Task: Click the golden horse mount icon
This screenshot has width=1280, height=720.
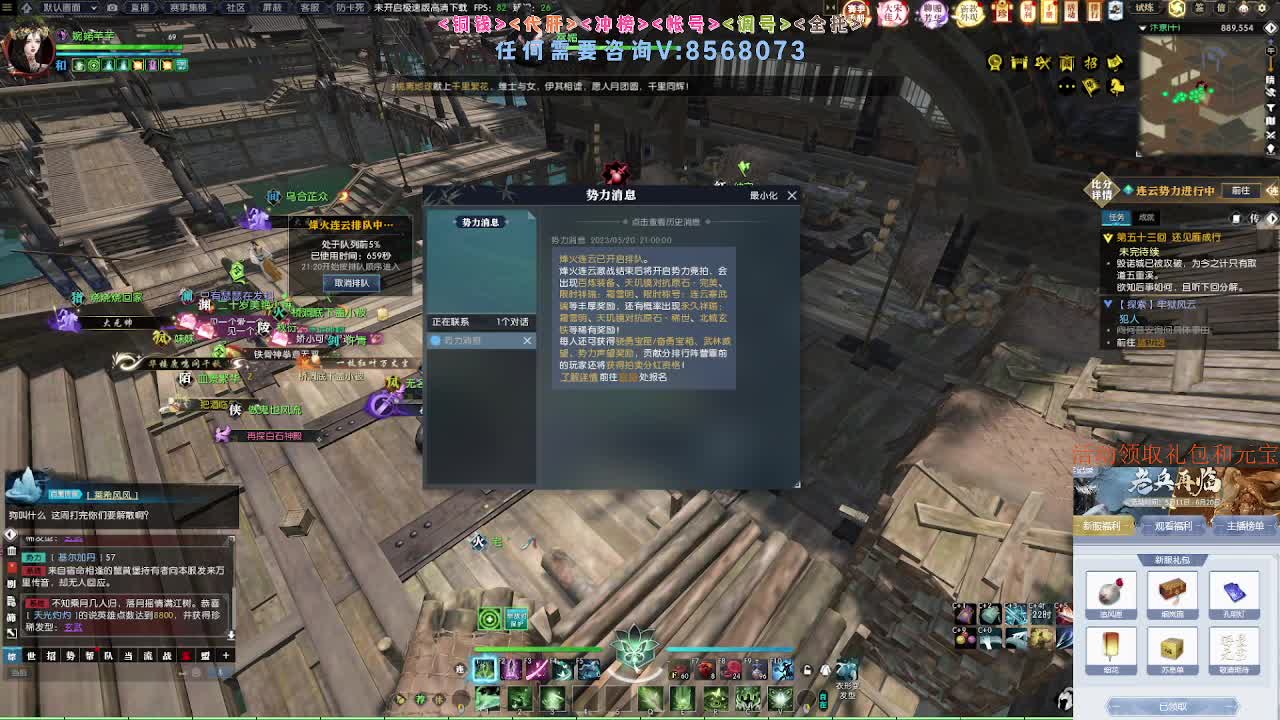Action: point(1117,87)
